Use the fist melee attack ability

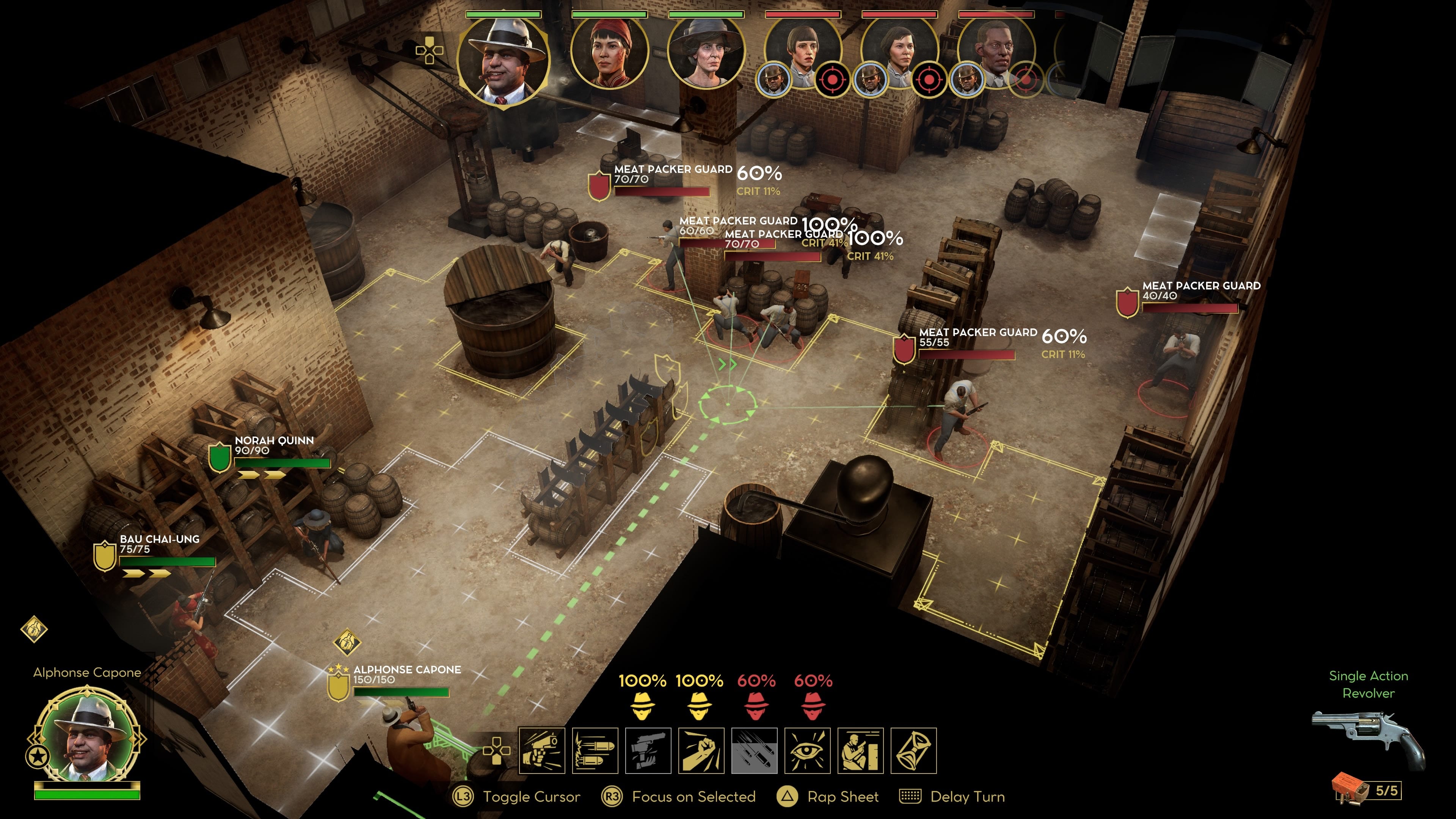click(701, 751)
